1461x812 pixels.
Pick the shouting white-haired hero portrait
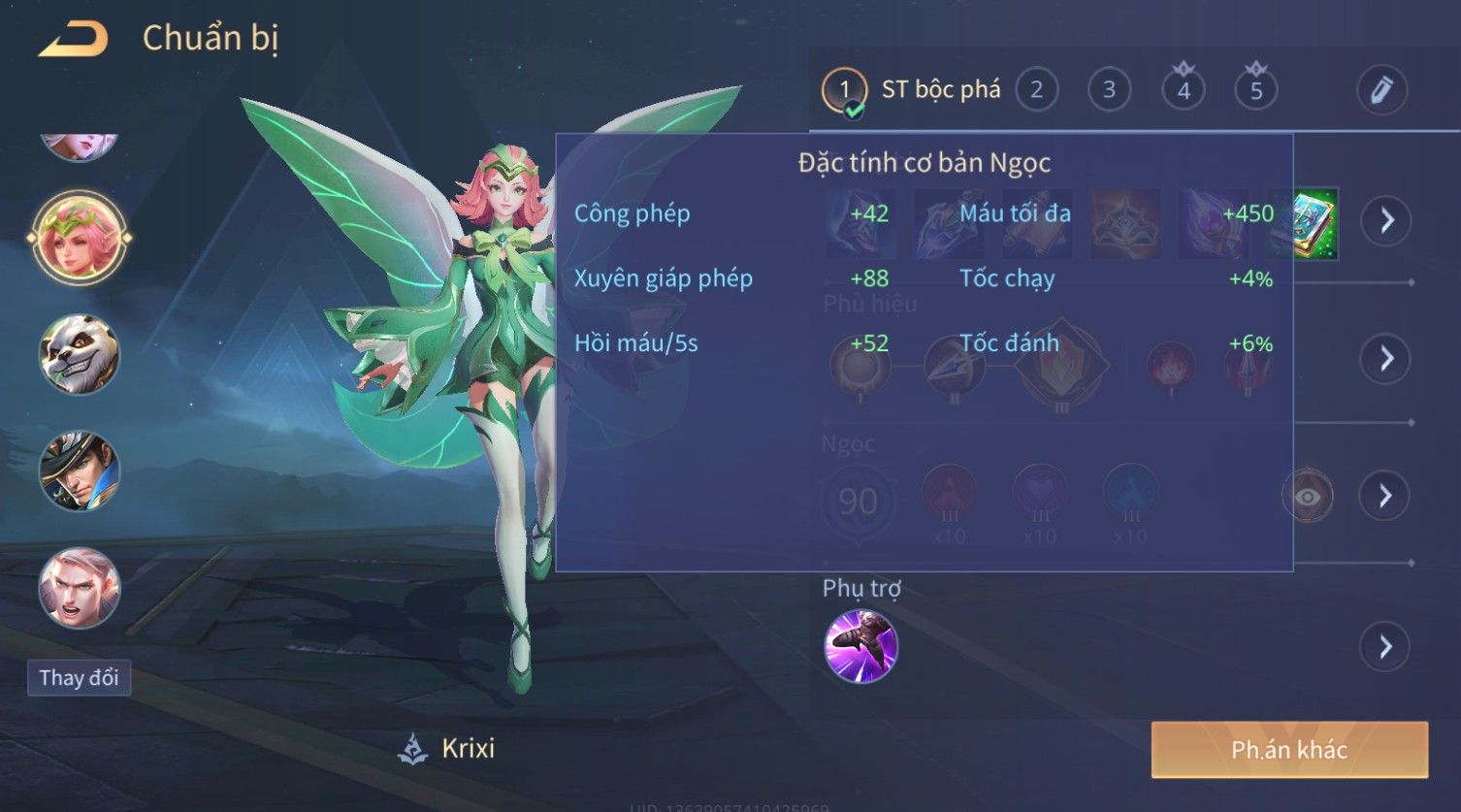pos(80,588)
